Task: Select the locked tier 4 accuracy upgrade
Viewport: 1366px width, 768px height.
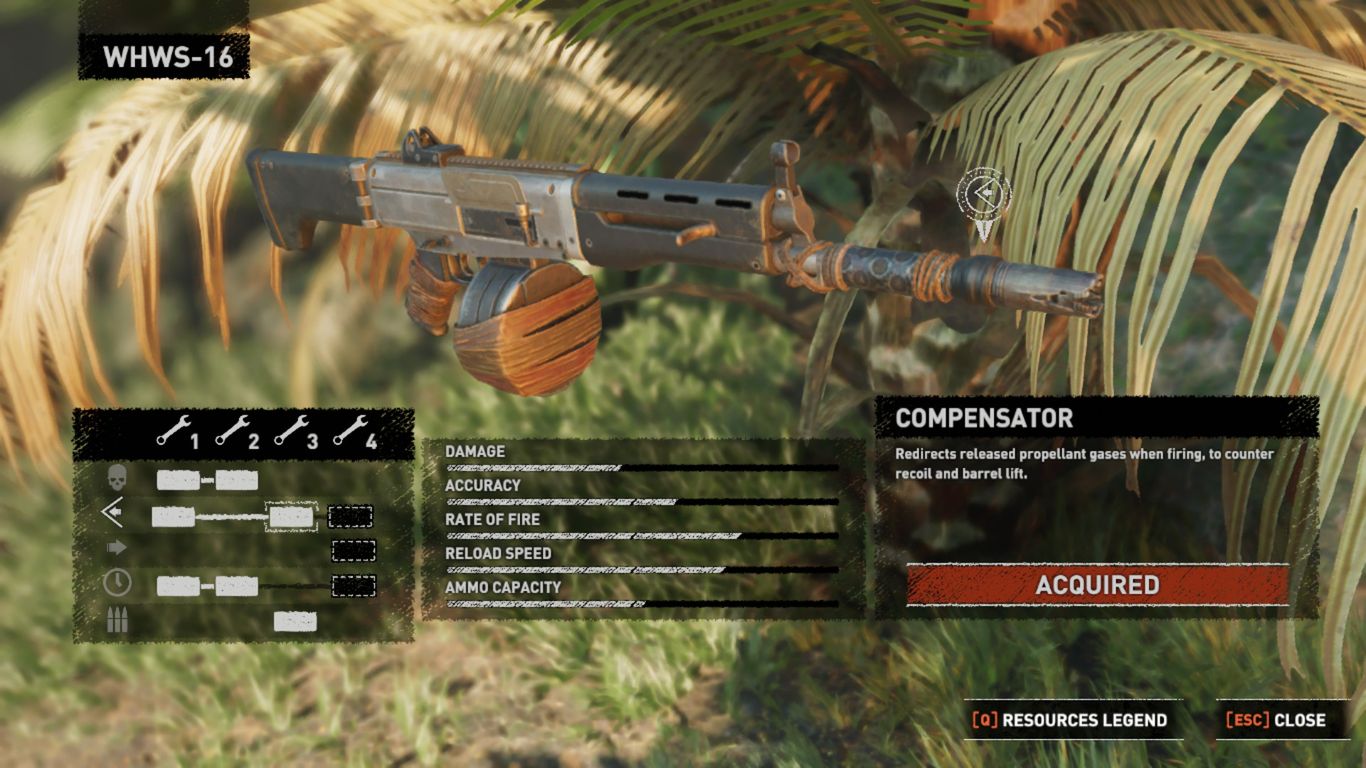Action: pos(350,517)
